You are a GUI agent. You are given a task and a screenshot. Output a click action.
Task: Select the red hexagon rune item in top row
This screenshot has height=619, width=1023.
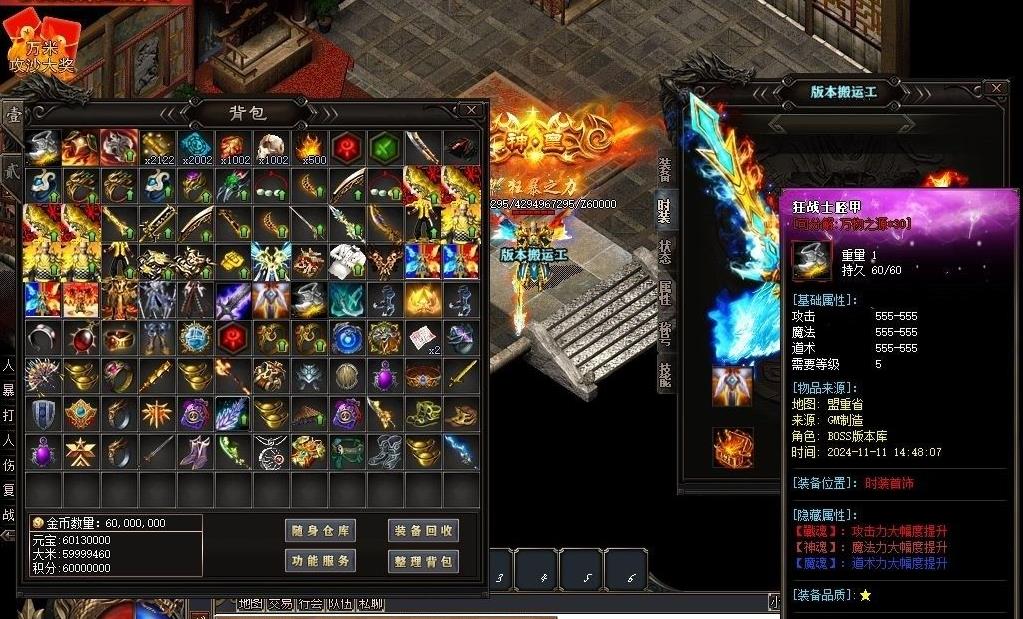click(x=347, y=147)
